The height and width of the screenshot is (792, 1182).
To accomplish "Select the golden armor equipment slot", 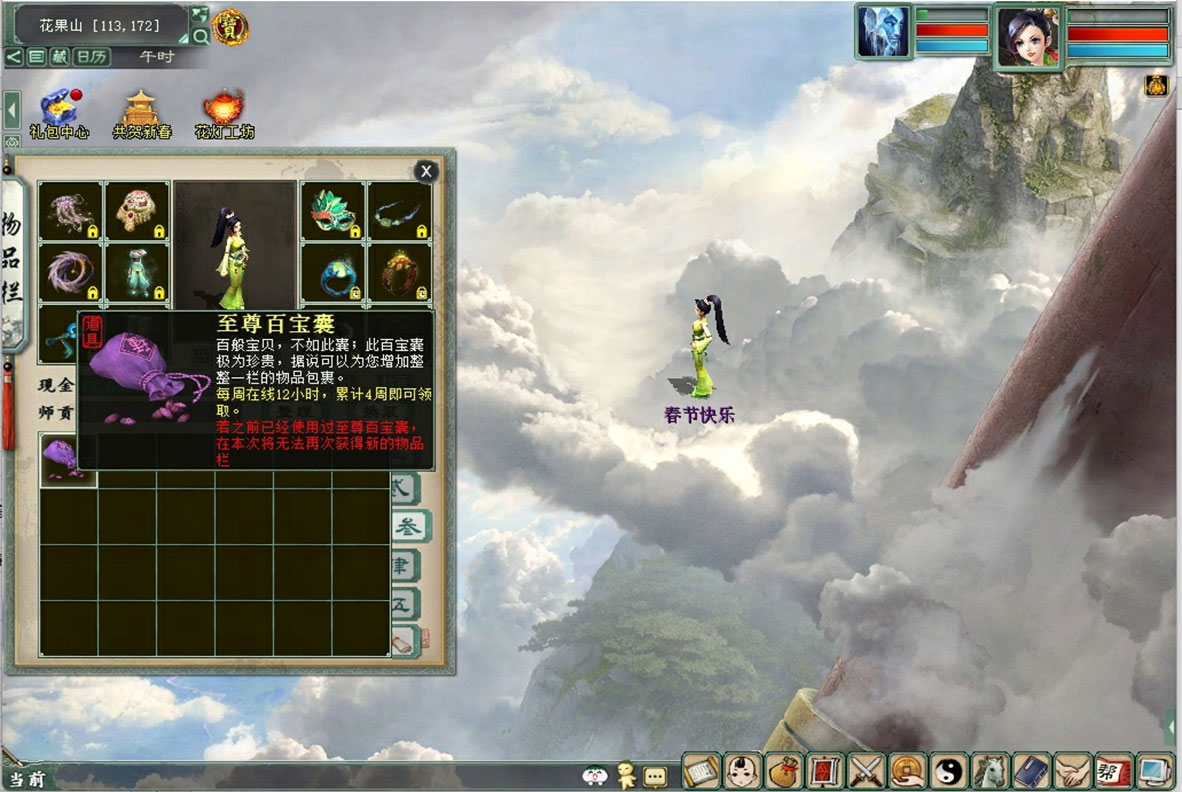I will (x=137, y=210).
